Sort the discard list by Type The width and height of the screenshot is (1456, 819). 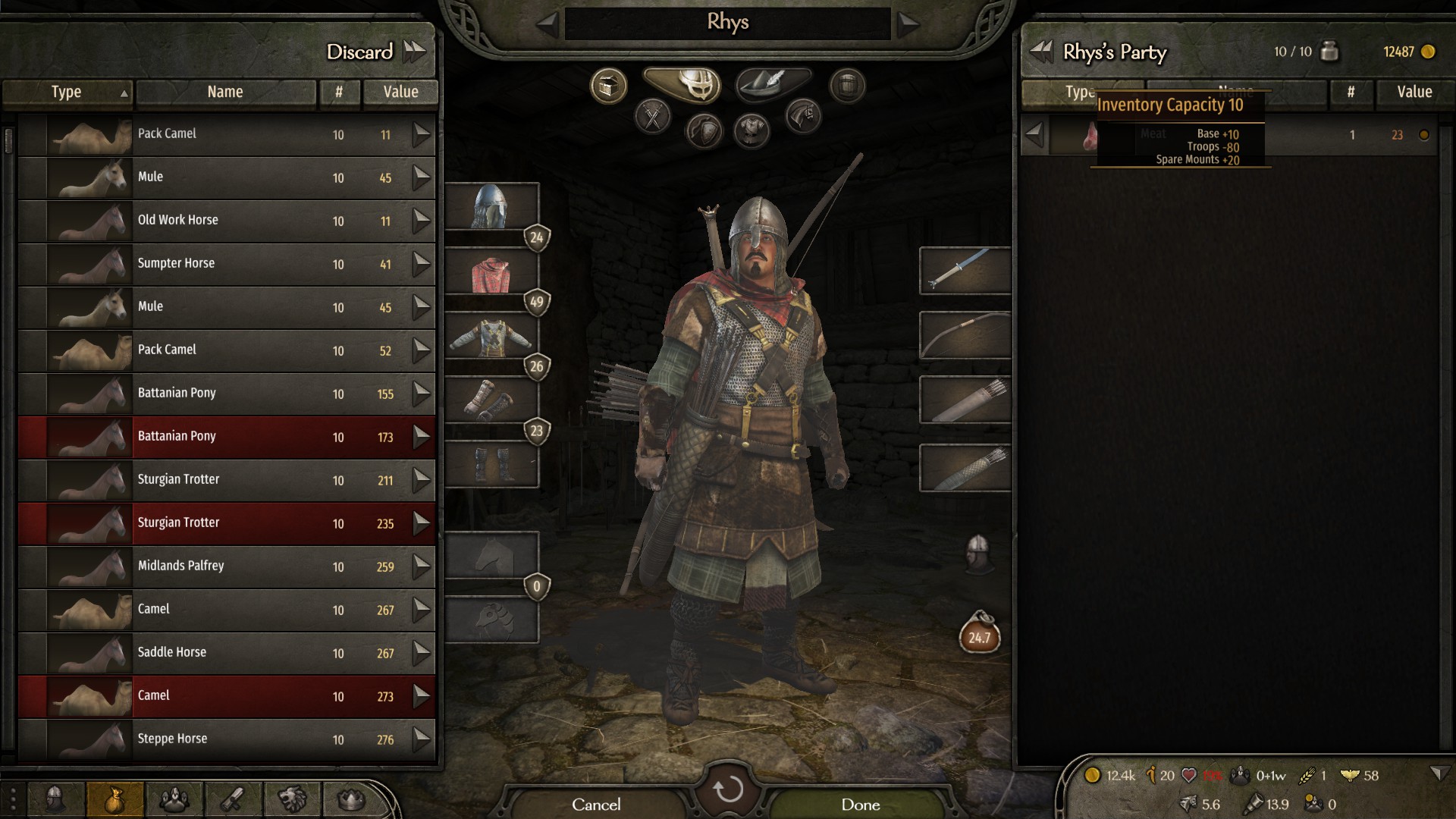click(67, 92)
